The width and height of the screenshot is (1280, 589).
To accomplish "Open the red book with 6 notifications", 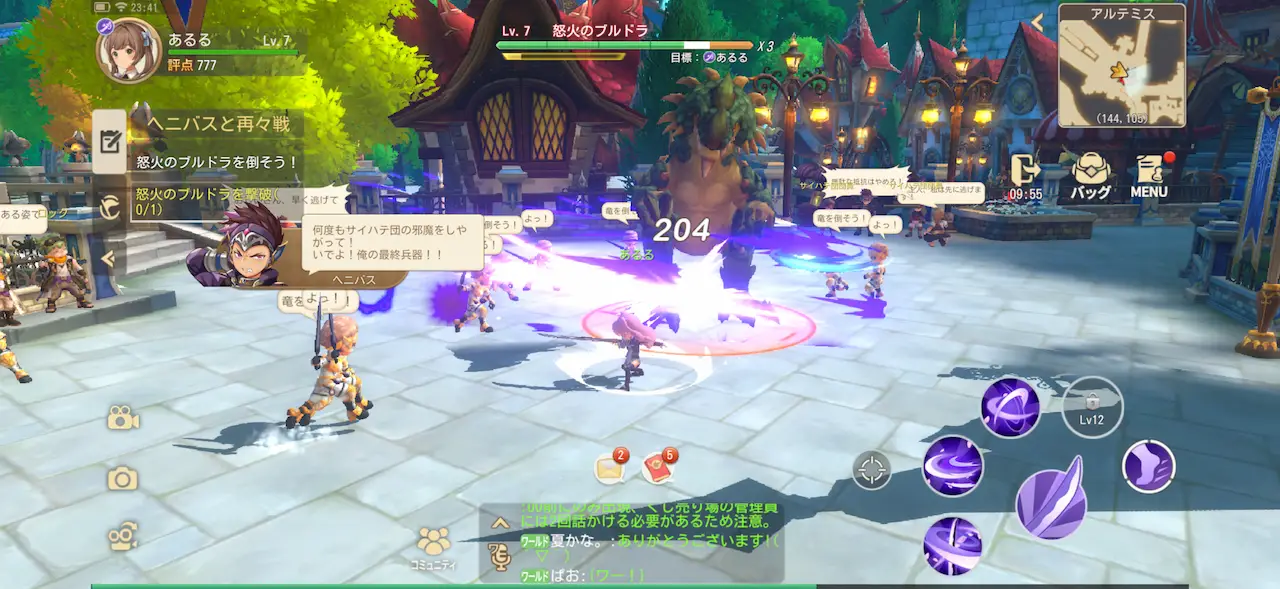I will 658,467.
